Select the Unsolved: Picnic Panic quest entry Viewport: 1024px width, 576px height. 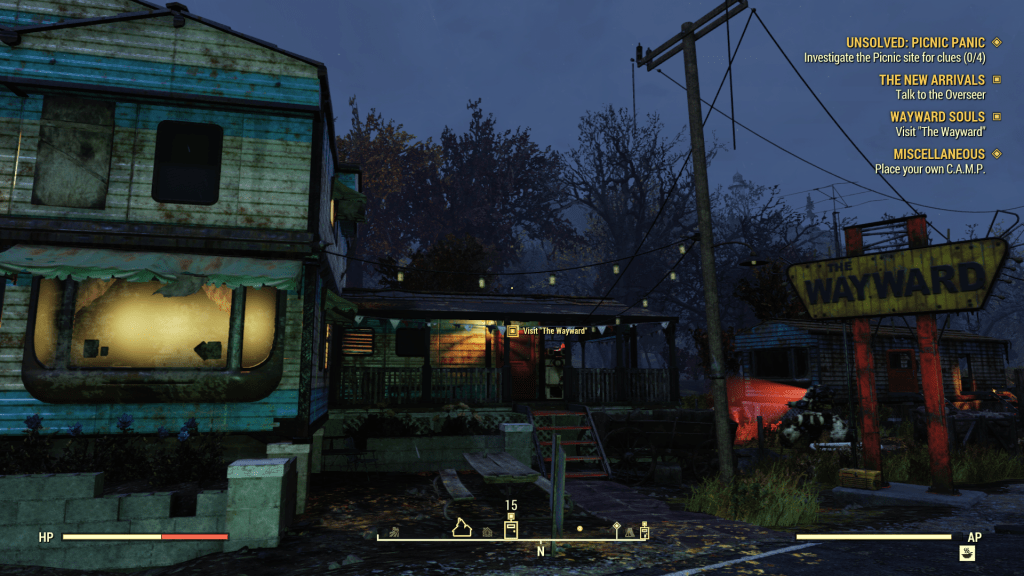[x=915, y=43]
